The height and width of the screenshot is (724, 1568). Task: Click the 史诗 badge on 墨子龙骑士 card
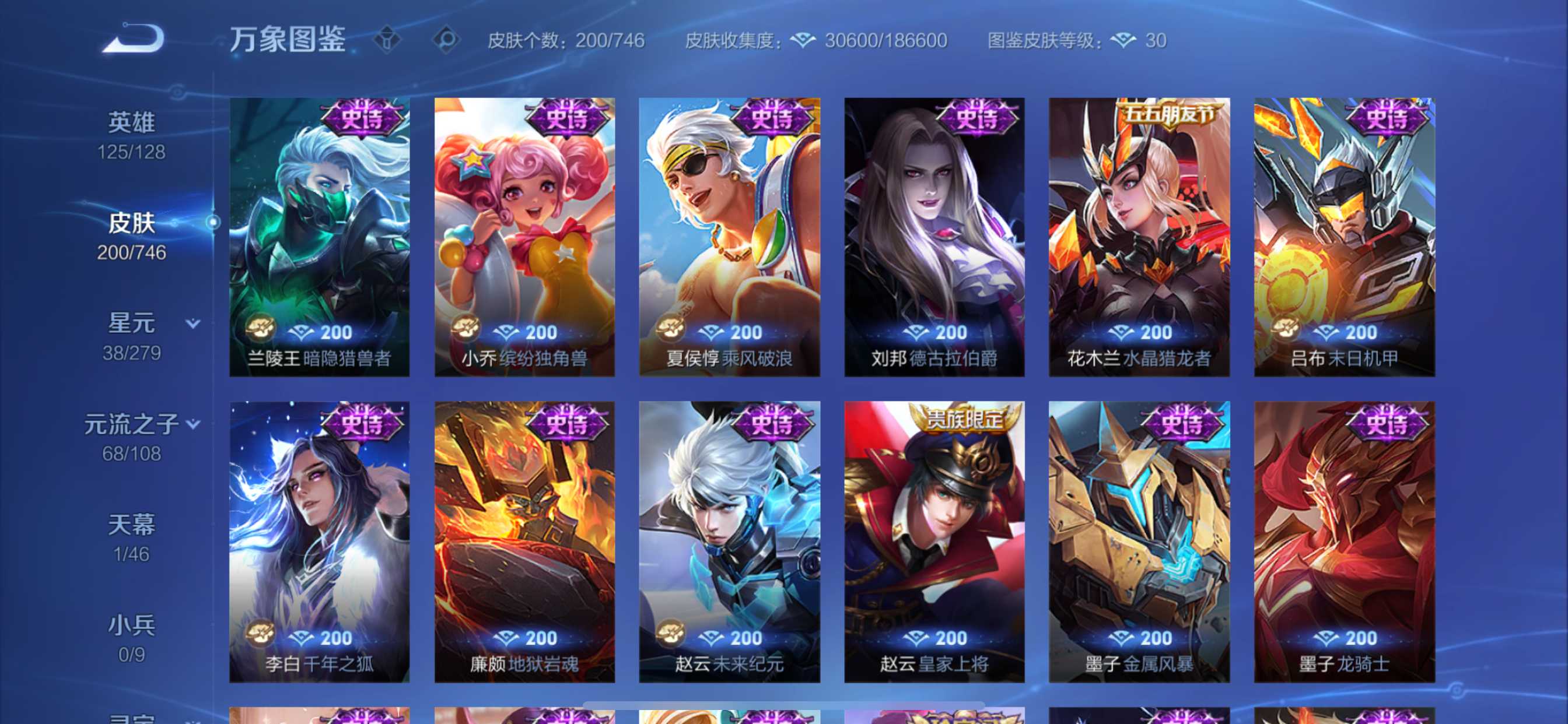coord(1387,426)
